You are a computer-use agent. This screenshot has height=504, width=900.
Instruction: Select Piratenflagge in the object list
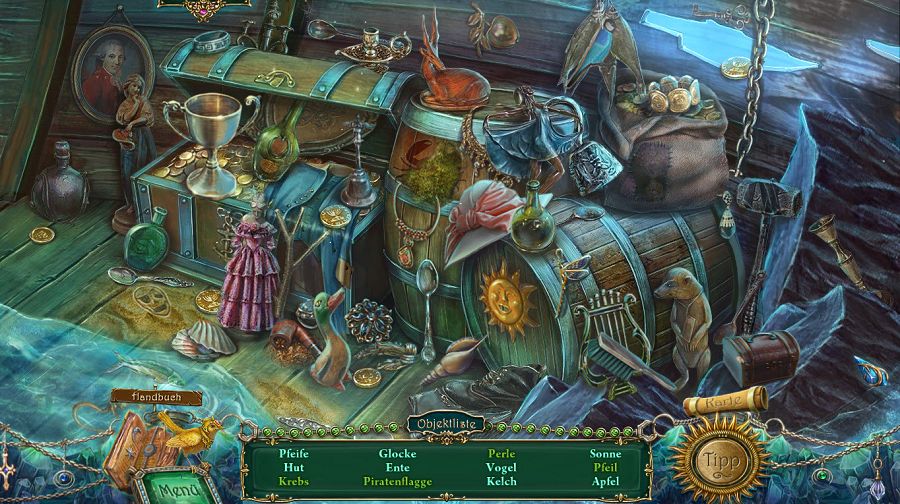397,481
